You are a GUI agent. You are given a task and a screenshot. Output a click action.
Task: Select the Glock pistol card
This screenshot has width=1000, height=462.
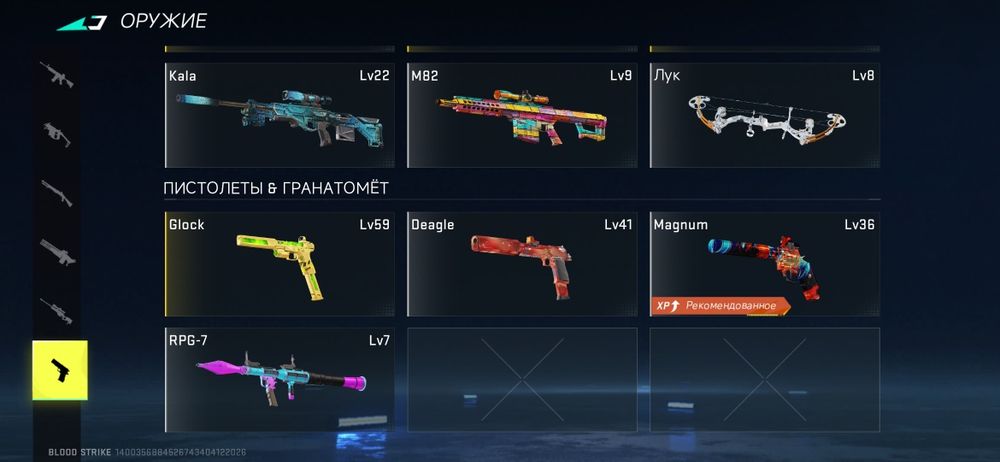click(279, 264)
